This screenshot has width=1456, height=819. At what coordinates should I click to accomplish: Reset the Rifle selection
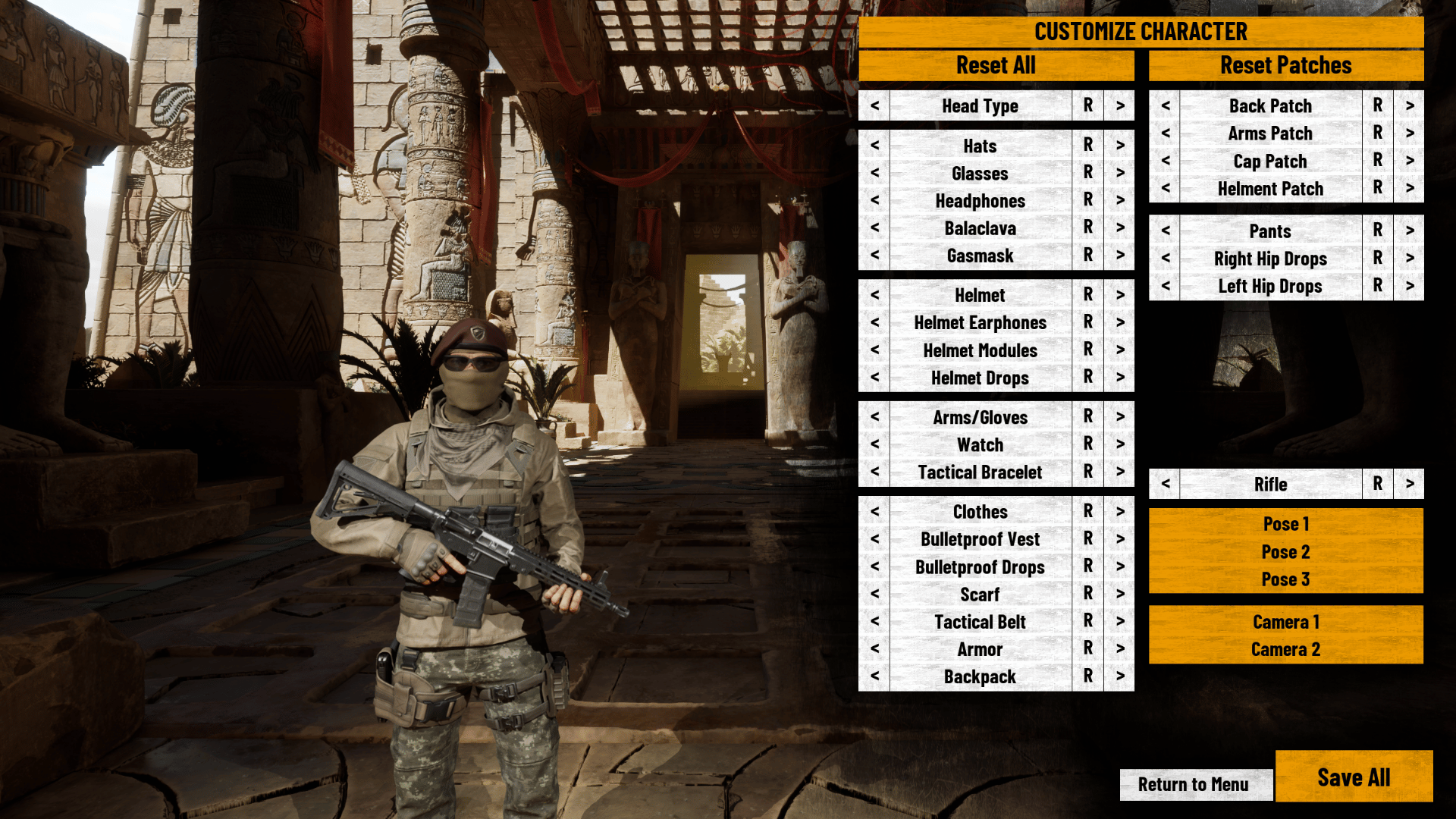[1376, 485]
